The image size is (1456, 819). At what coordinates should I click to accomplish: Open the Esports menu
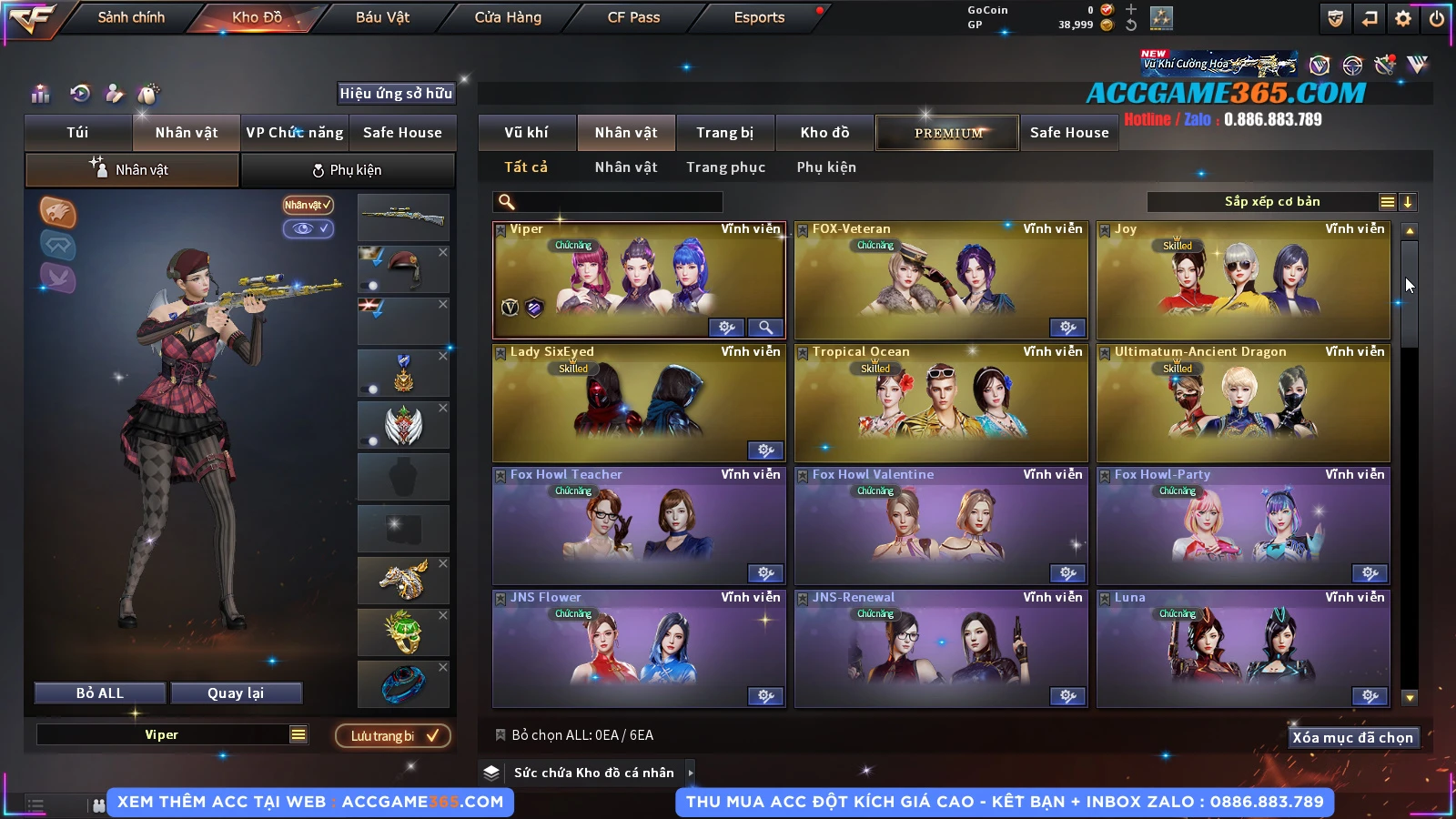pyautogui.click(x=759, y=17)
